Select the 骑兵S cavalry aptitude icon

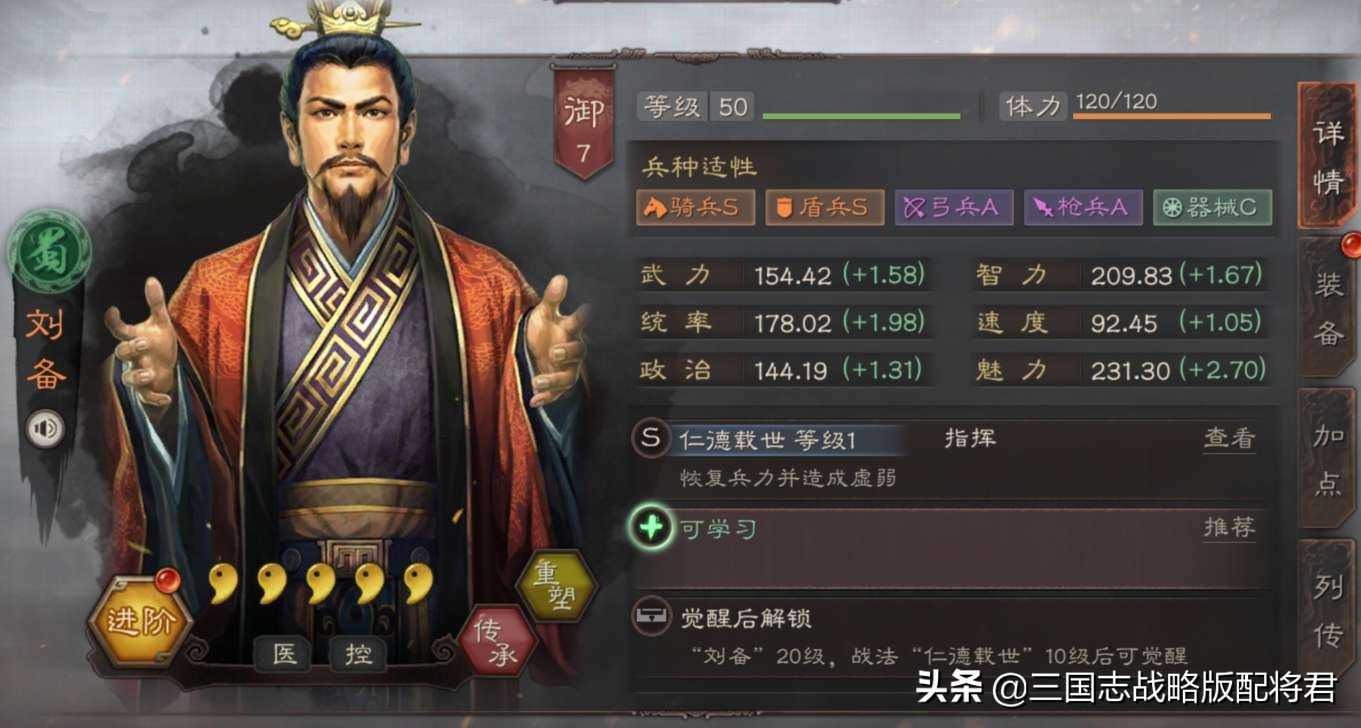click(695, 207)
